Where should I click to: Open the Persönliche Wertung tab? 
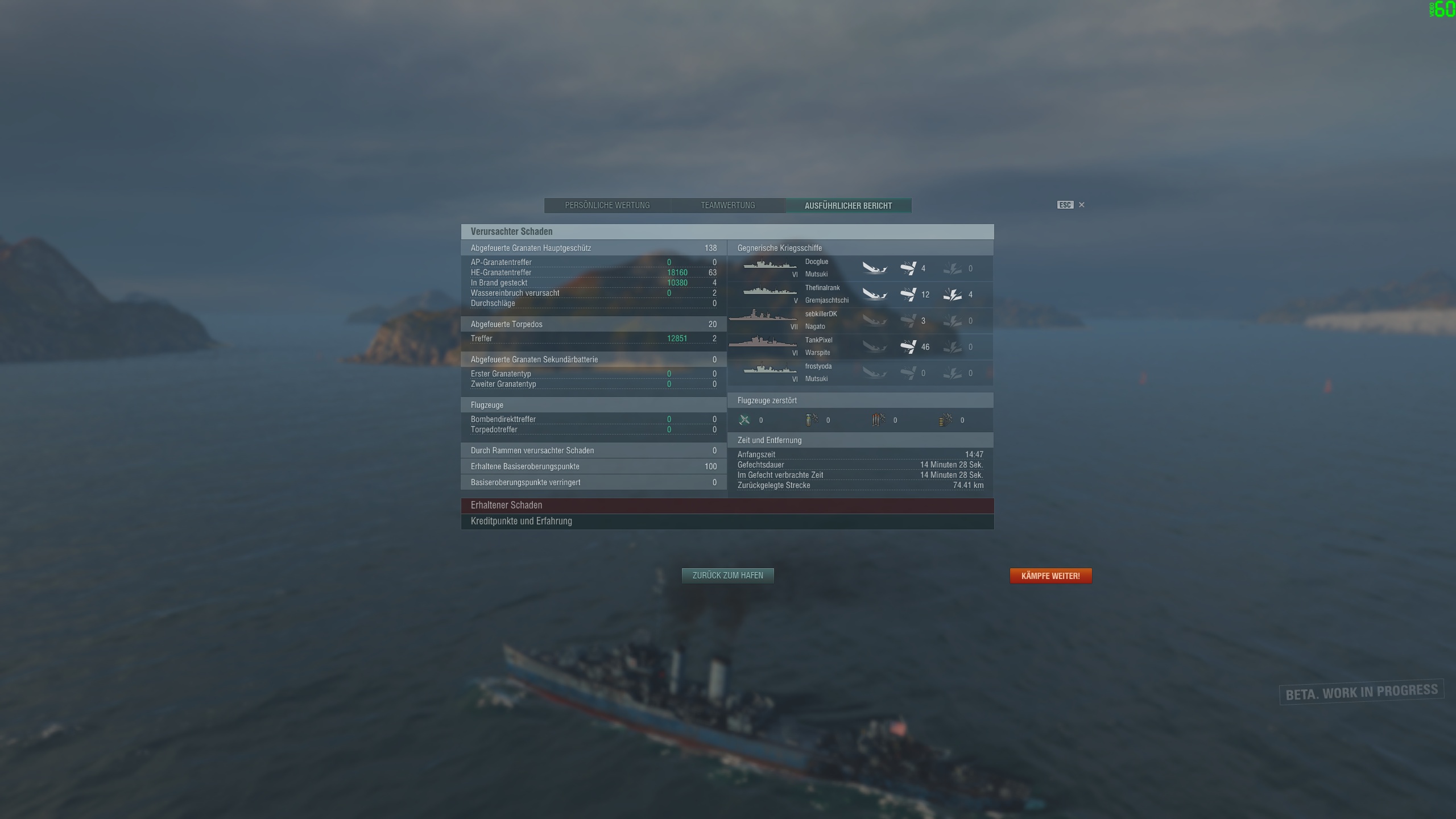[x=607, y=205]
